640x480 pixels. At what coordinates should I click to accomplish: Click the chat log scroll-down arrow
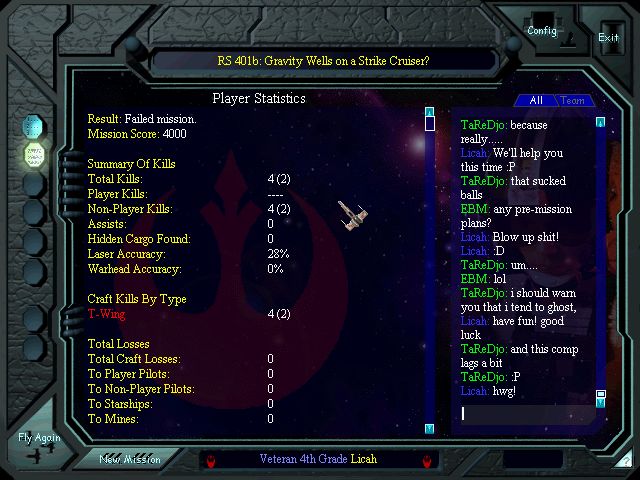(x=600, y=403)
